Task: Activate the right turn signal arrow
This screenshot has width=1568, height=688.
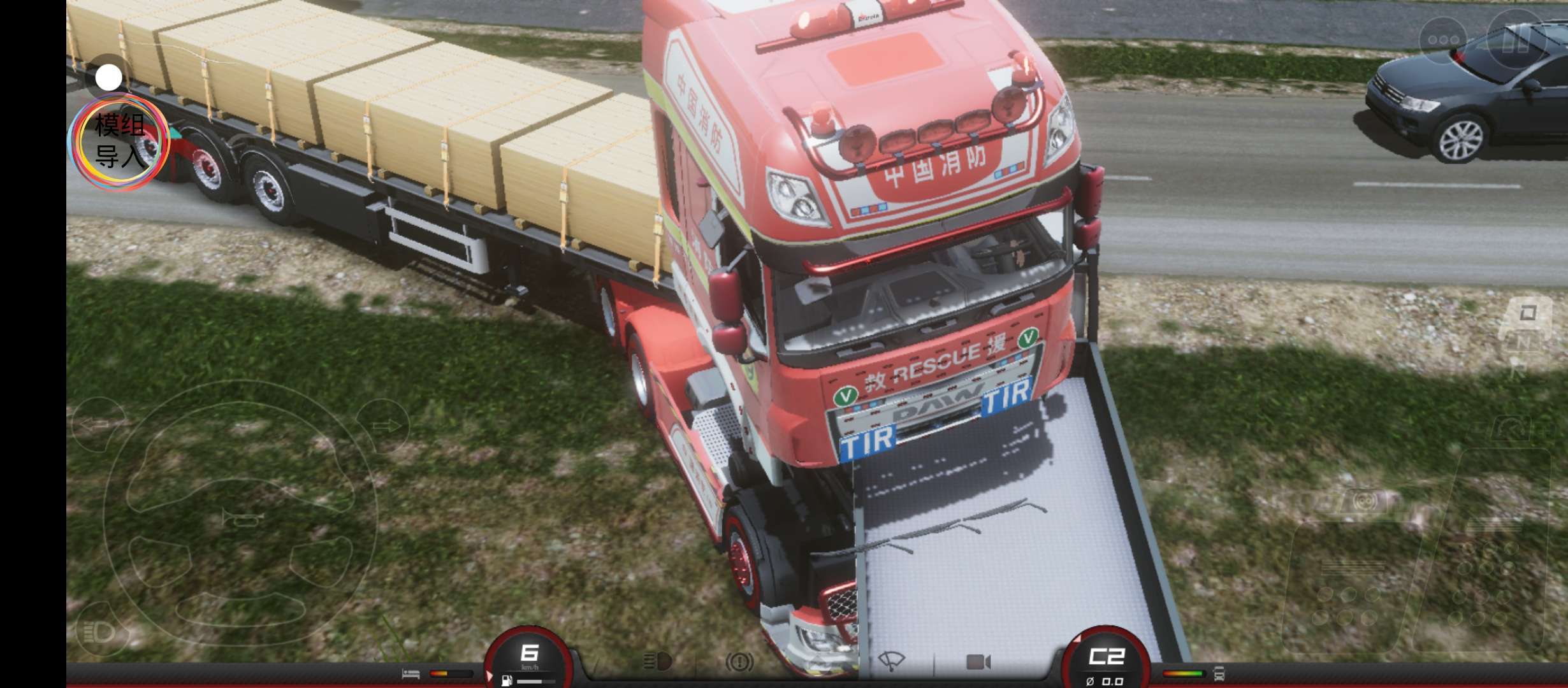Action: 382,426
